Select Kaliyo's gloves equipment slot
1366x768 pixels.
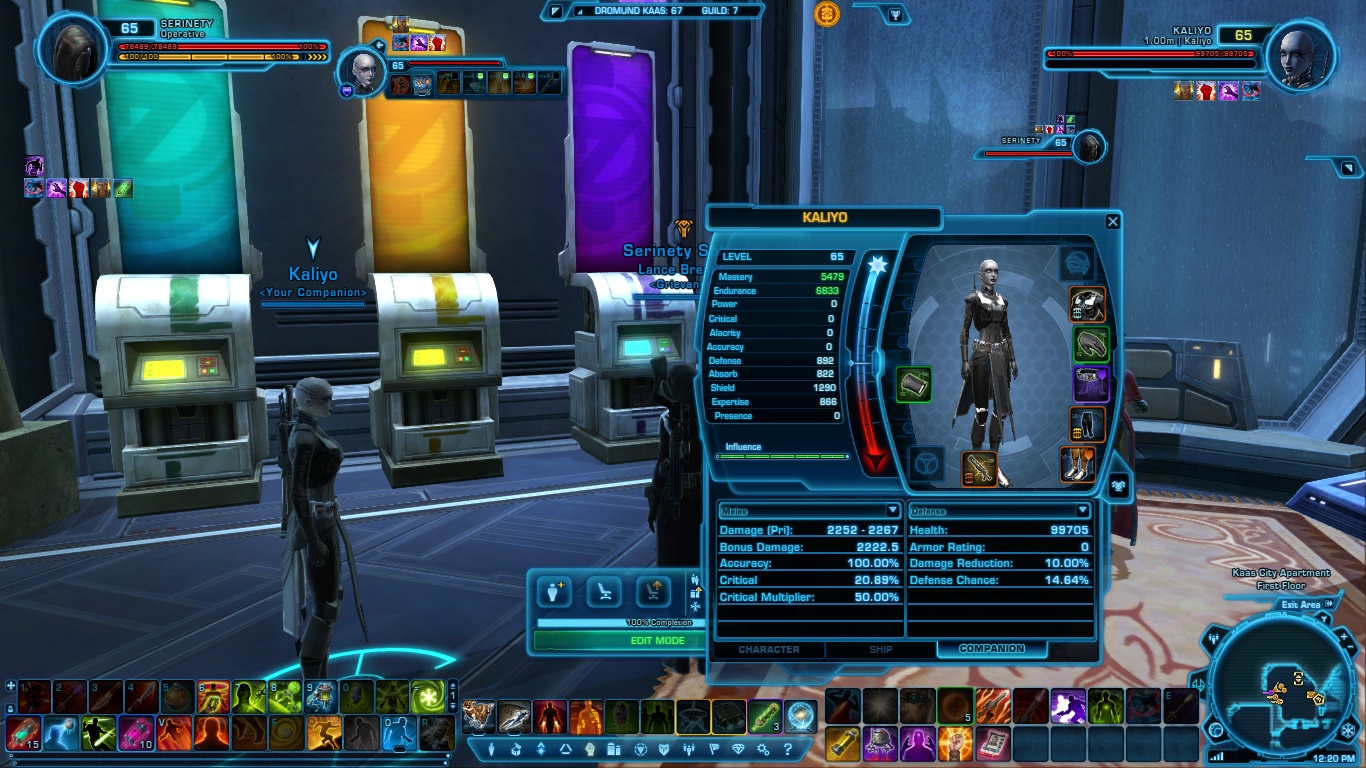pos(1091,344)
